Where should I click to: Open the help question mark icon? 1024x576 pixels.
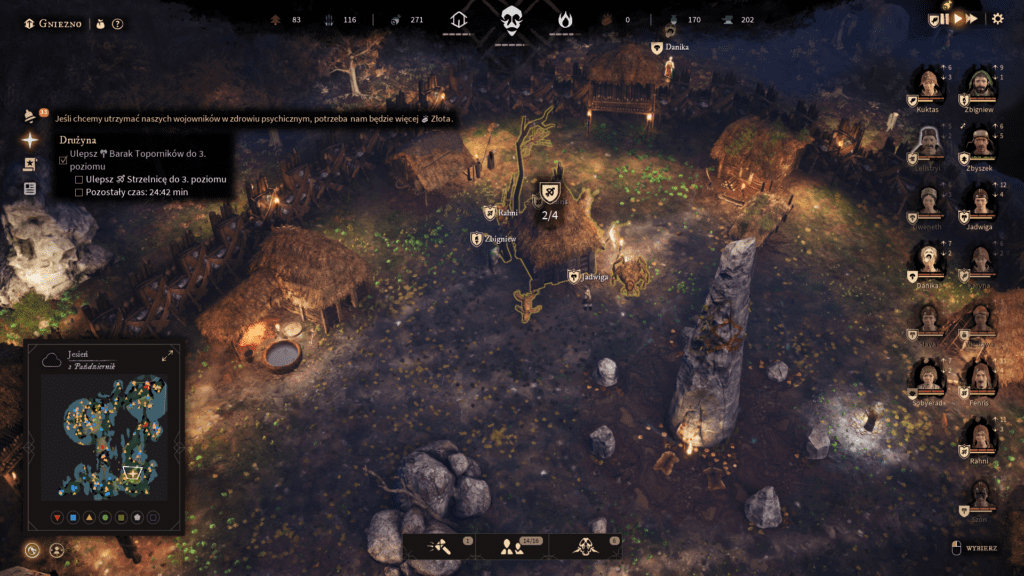117,23
